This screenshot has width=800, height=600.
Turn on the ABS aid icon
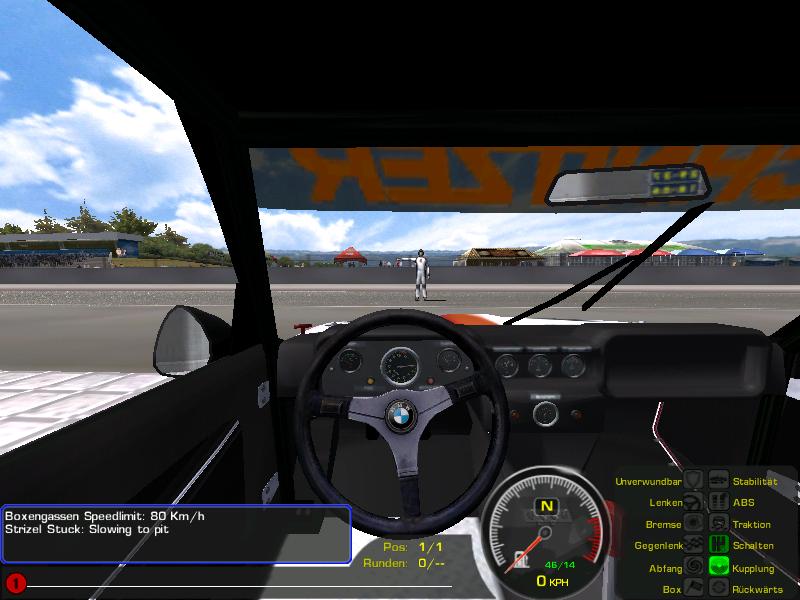click(x=718, y=503)
